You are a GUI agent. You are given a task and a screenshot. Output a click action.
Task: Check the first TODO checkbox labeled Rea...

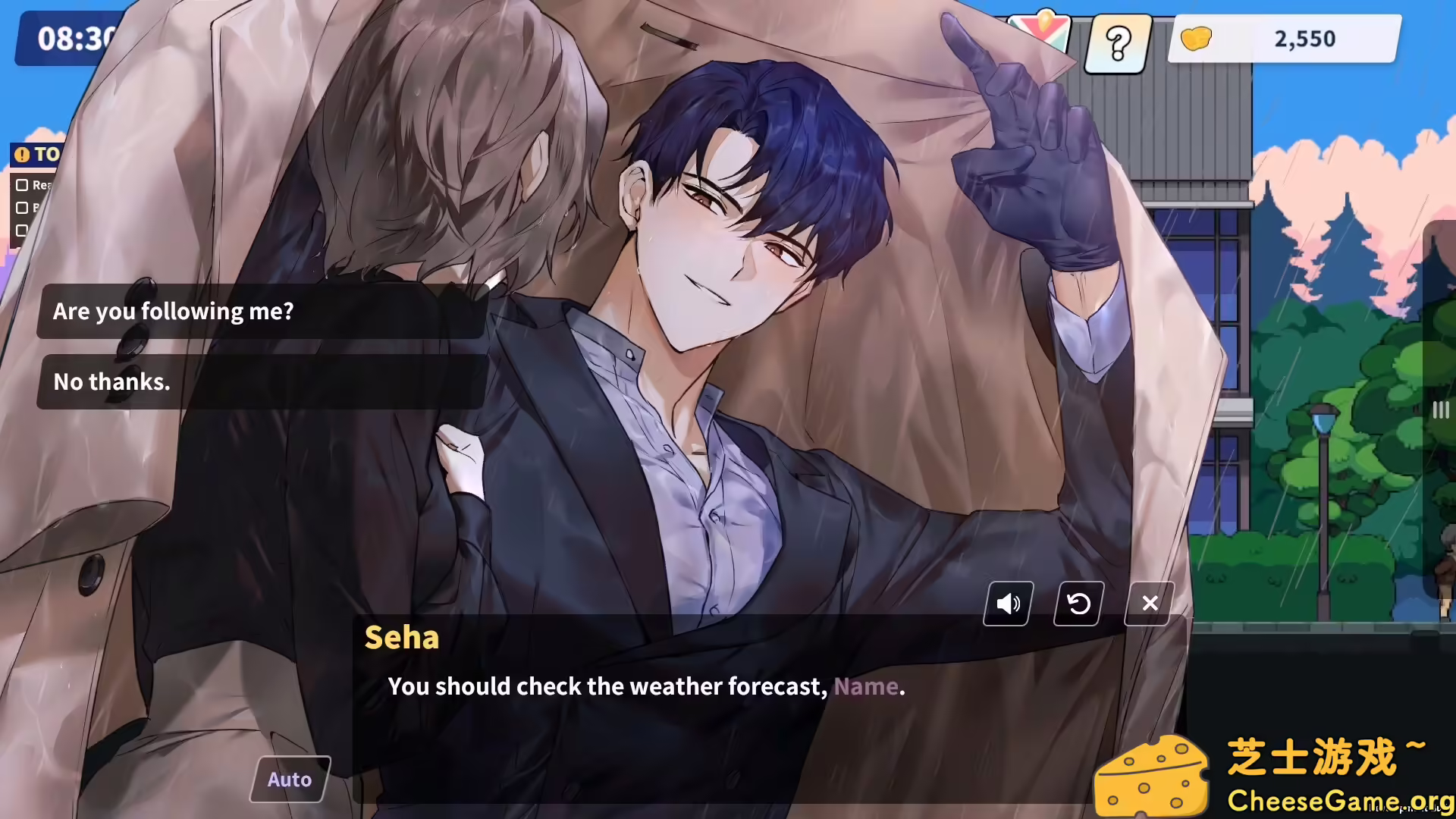[20, 184]
